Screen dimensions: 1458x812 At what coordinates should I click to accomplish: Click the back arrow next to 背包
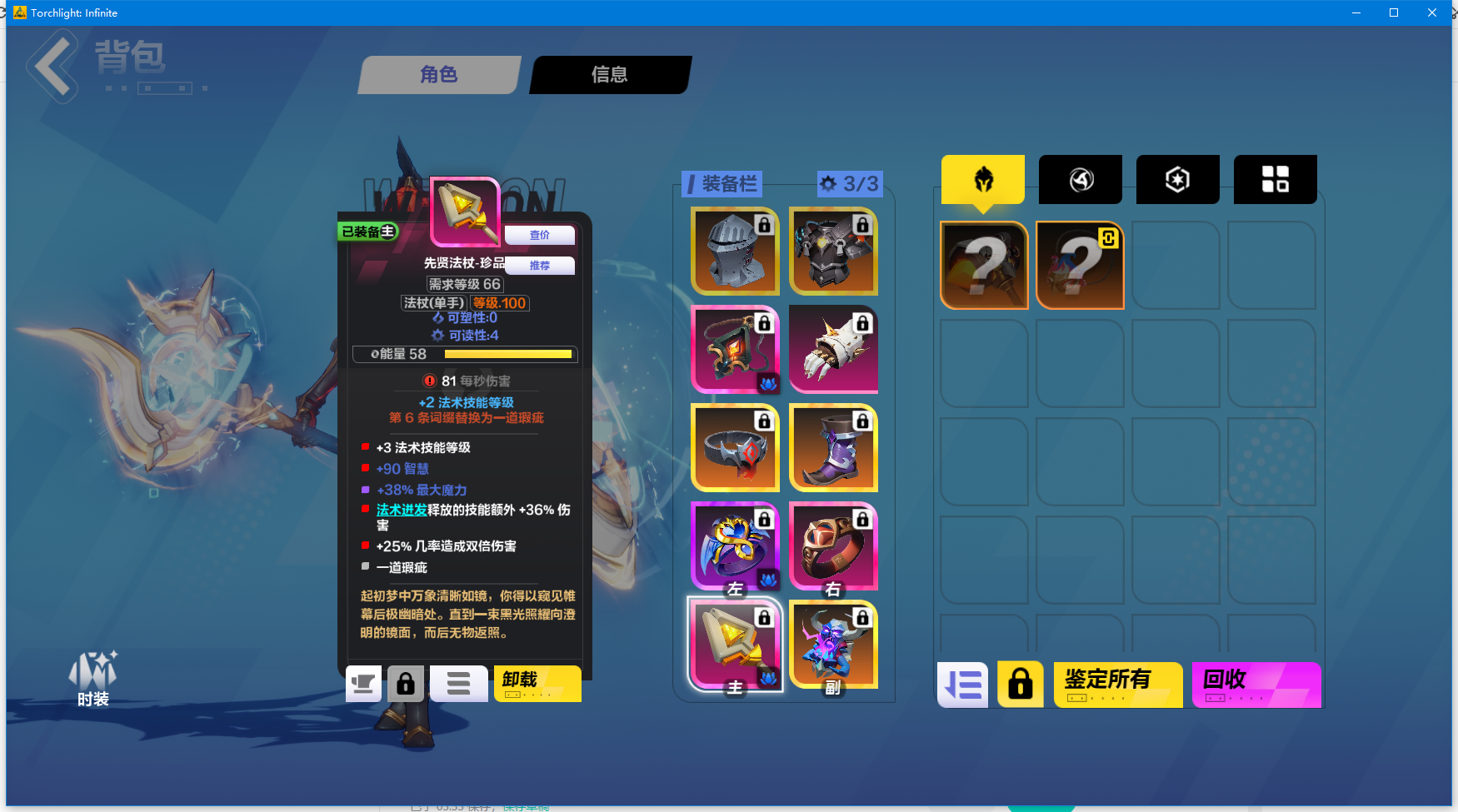point(52,67)
